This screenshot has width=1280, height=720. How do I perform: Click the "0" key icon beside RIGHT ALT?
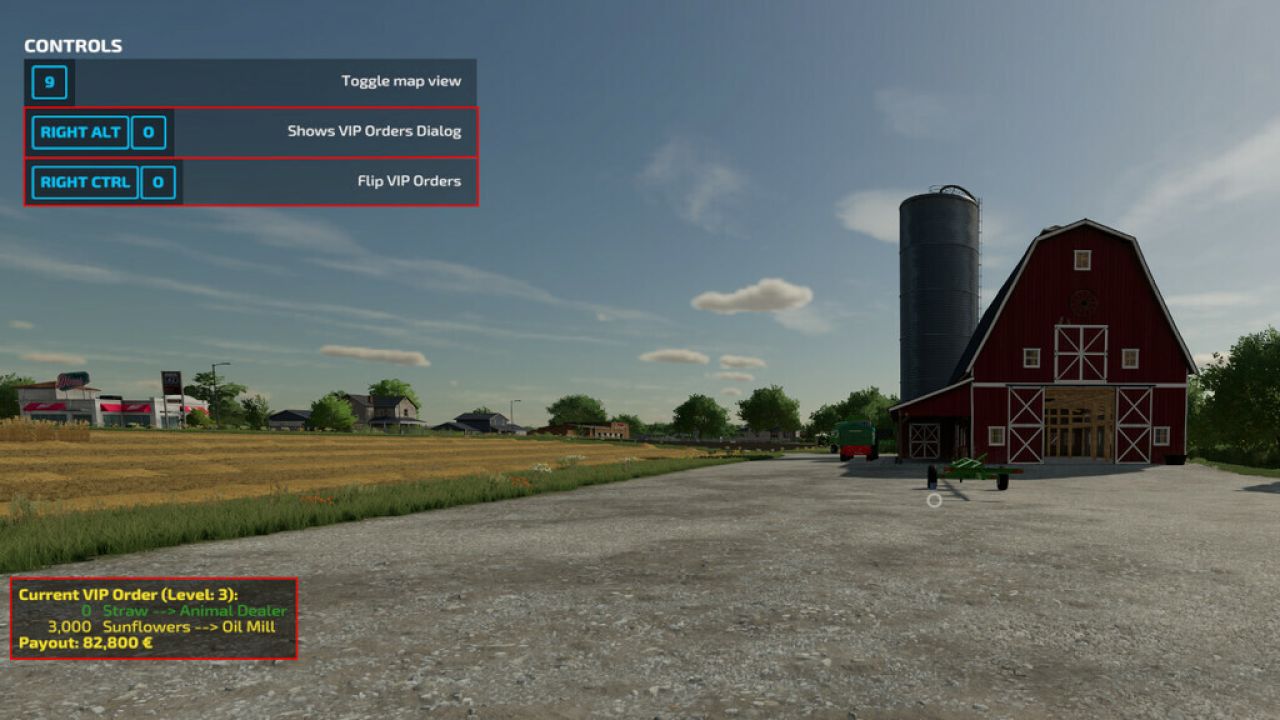point(148,132)
